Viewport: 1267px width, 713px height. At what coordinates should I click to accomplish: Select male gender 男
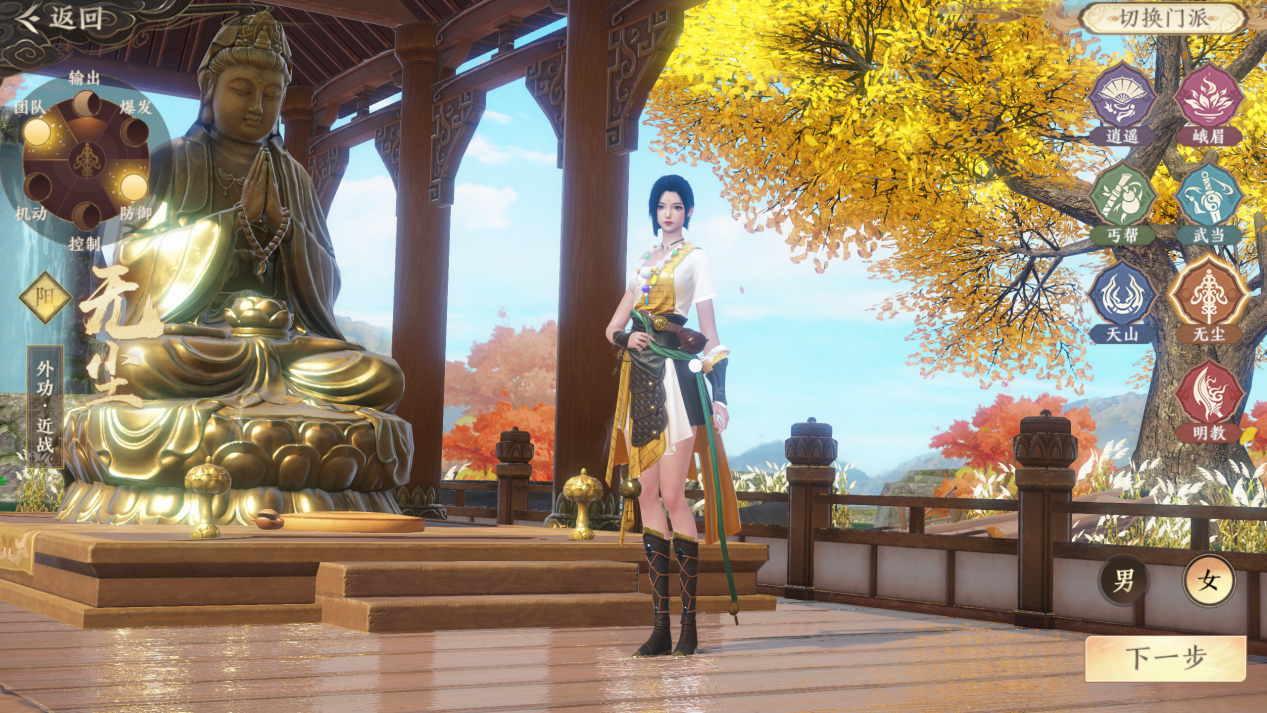[1124, 580]
